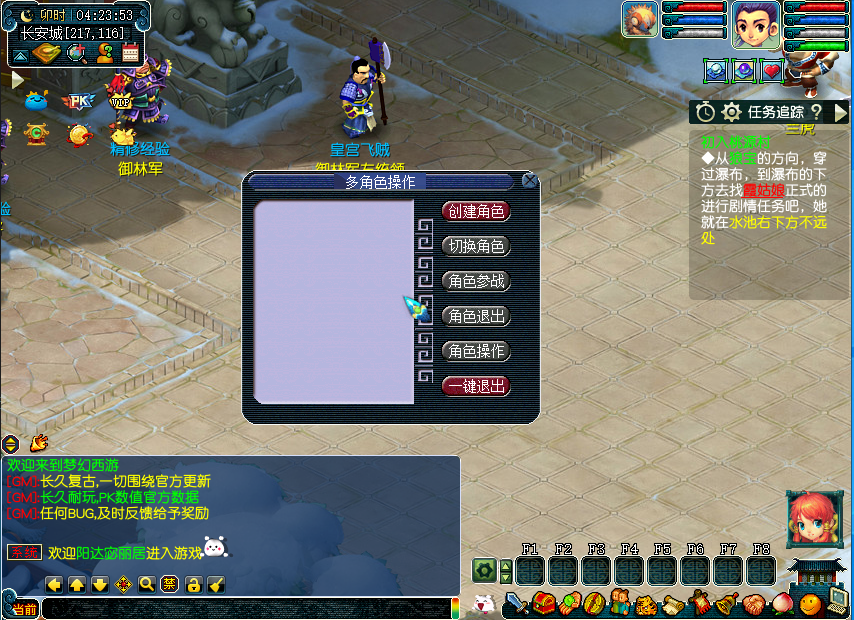Screen dimensions: 854x620
Task: Select the 切换角色 switch-character button
Action: pyautogui.click(x=476, y=246)
